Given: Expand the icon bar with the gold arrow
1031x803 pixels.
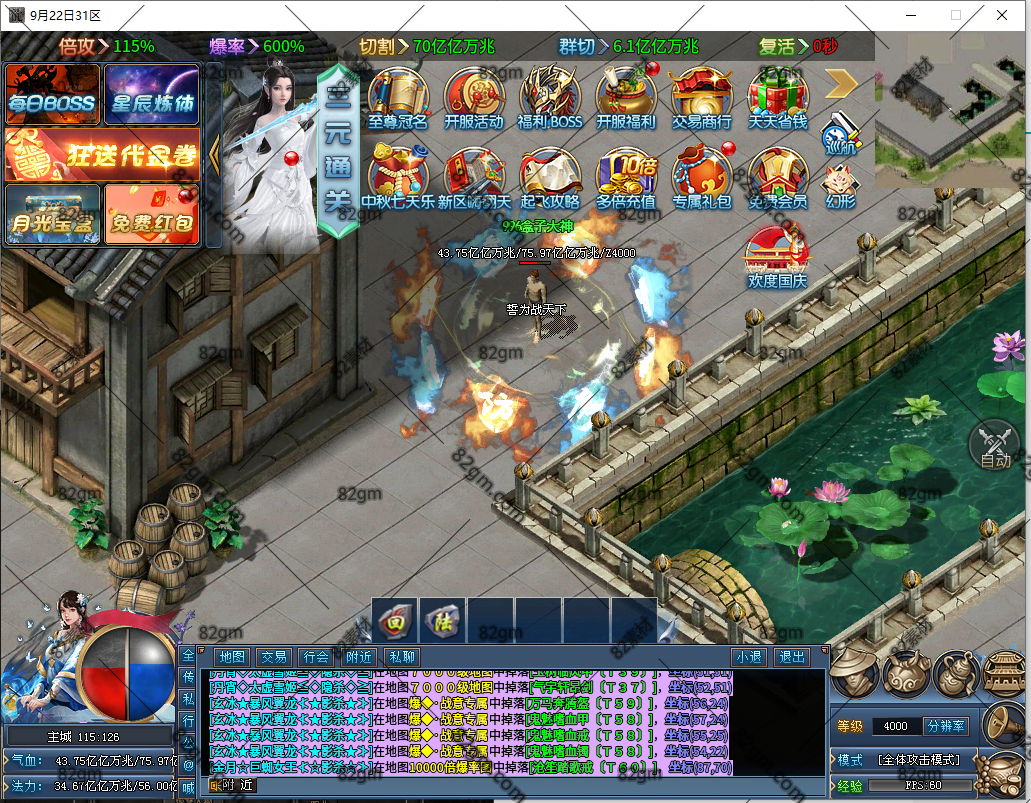Looking at the screenshot, I should click(x=841, y=83).
